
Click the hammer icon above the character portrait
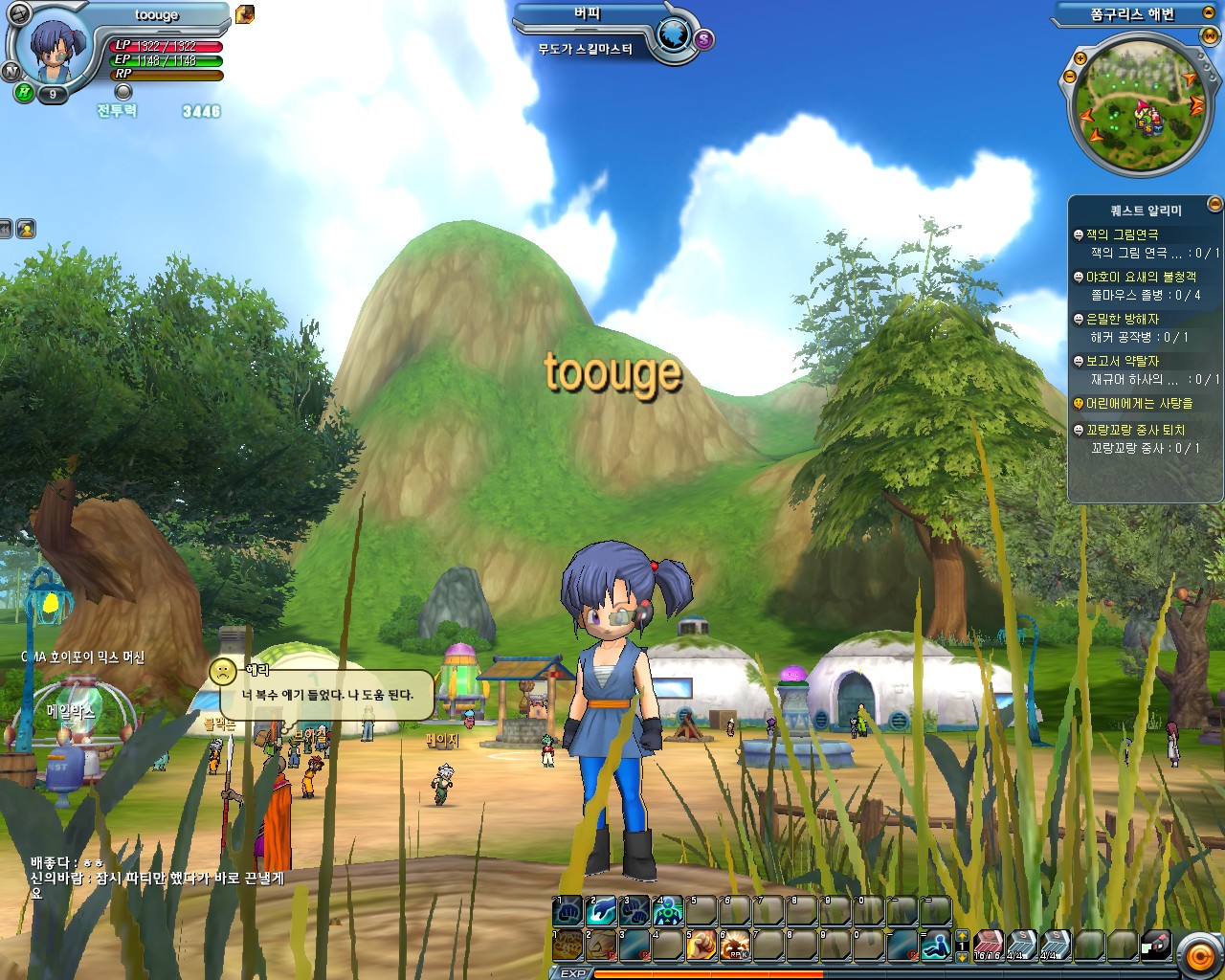19,12
